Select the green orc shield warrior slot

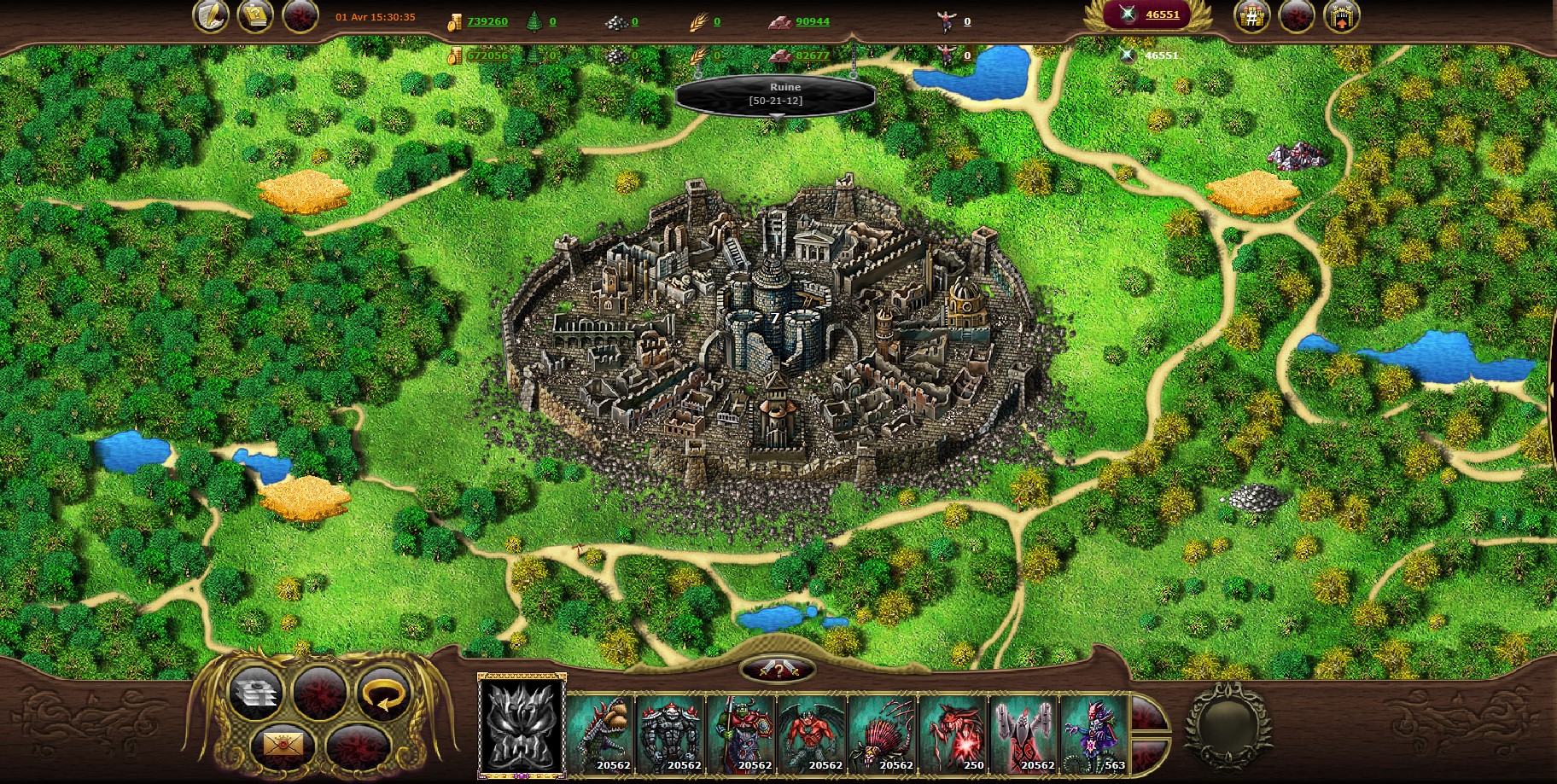741,734
